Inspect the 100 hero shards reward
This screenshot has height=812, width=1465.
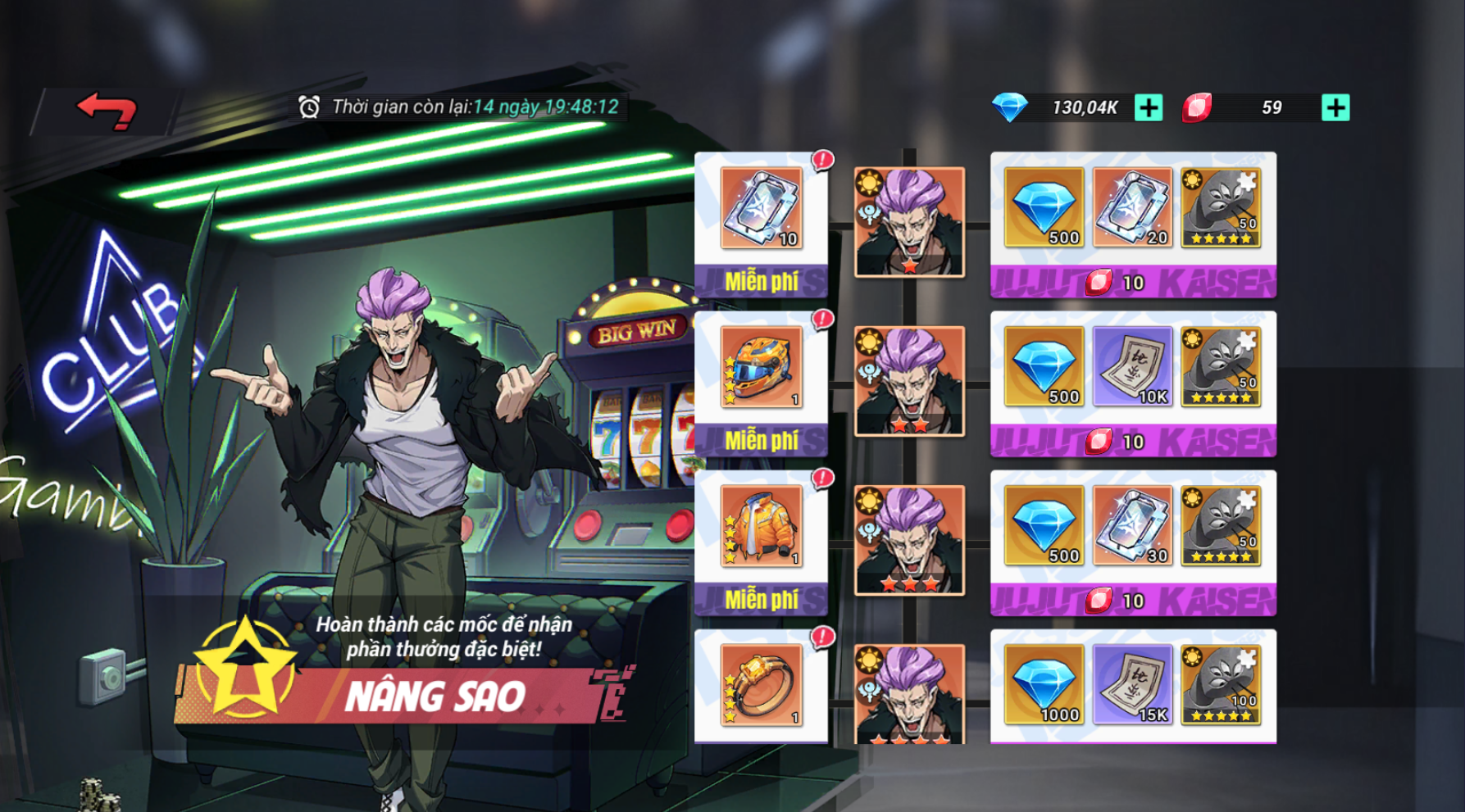point(1221,685)
